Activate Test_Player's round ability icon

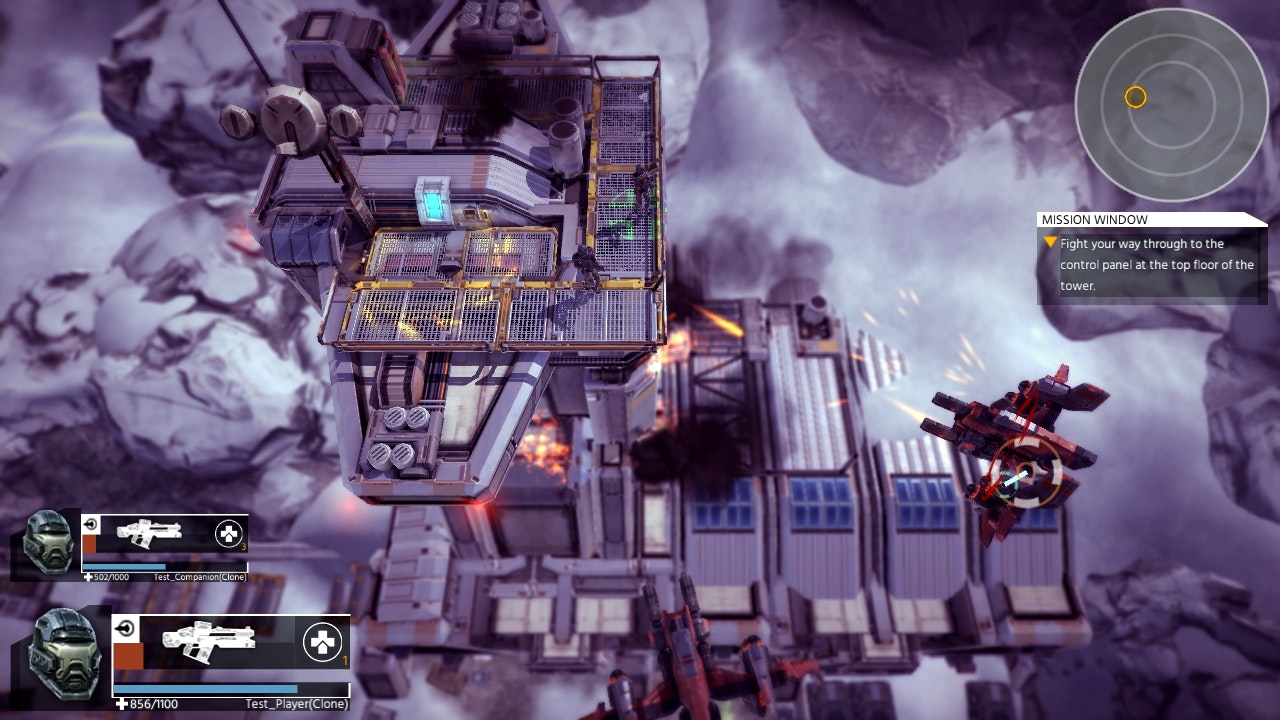[322, 642]
